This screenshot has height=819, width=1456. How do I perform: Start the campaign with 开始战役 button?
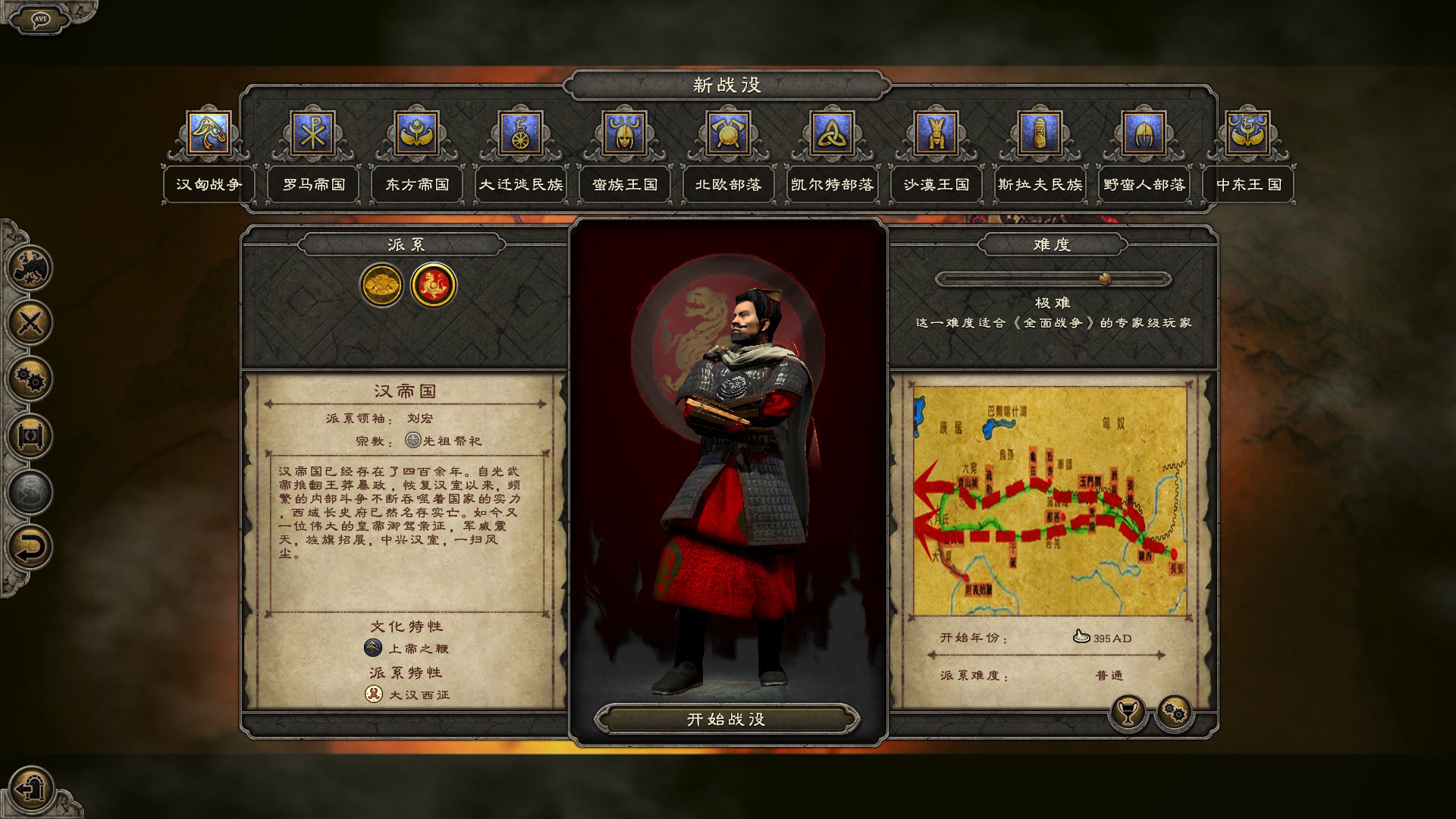(x=726, y=719)
